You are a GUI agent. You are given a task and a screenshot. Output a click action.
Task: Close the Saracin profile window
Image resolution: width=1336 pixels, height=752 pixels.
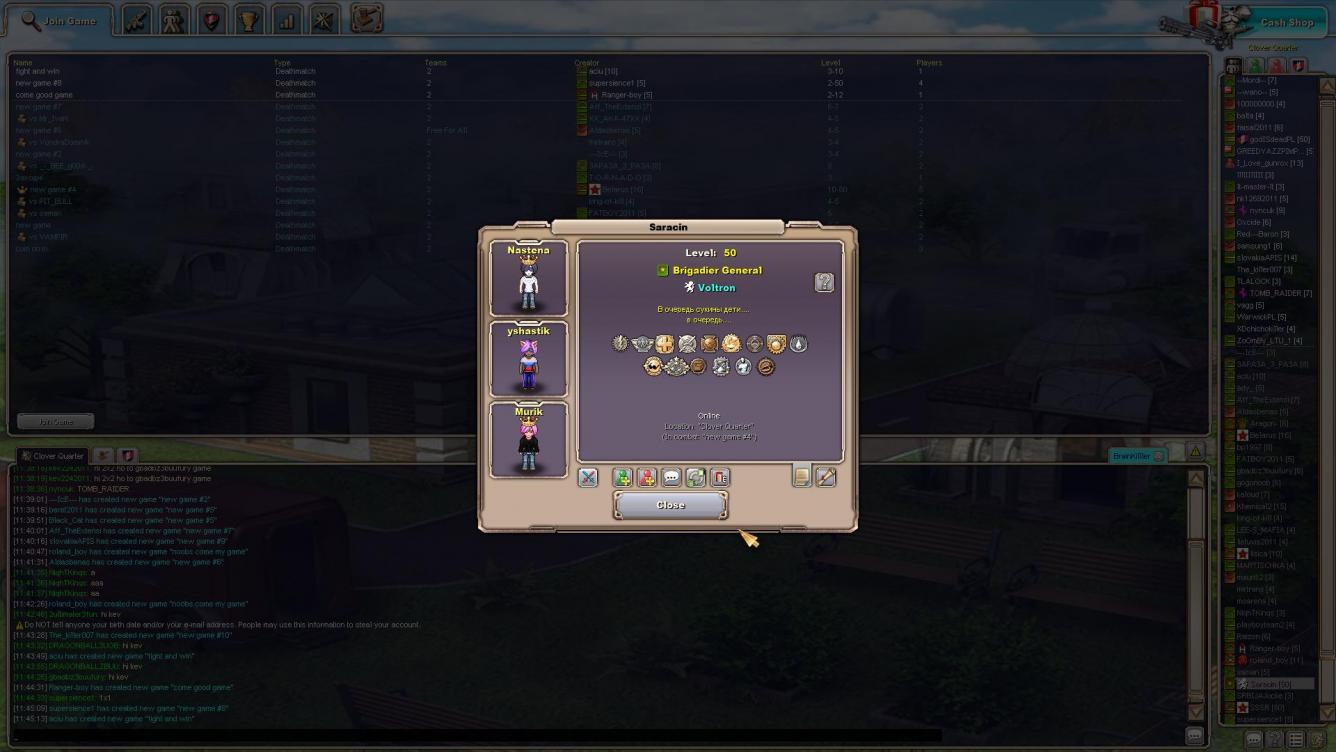(x=670, y=505)
